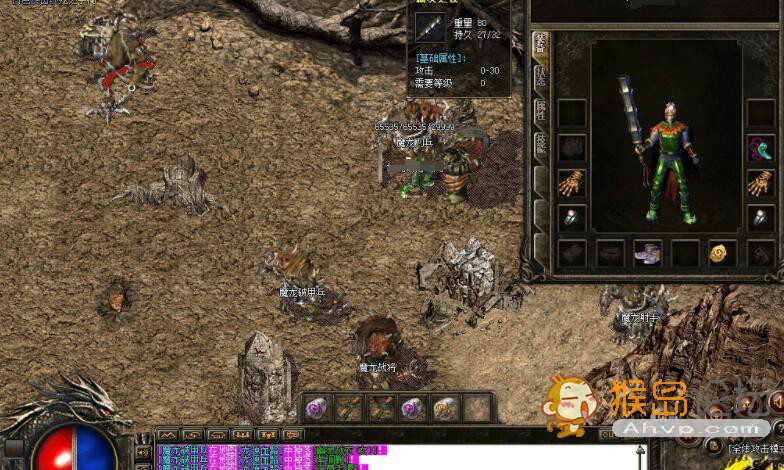Viewport: 784px width, 470px height.
Task: Select the 技能 skills tab
Action: point(540,145)
